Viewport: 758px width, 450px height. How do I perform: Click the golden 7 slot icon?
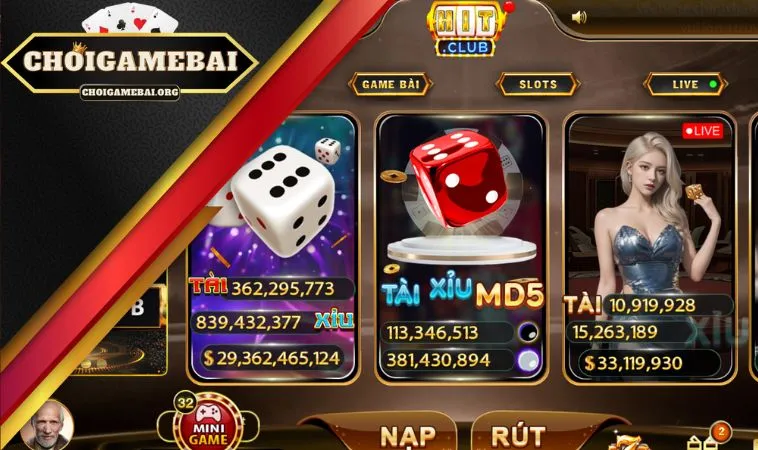point(631,440)
